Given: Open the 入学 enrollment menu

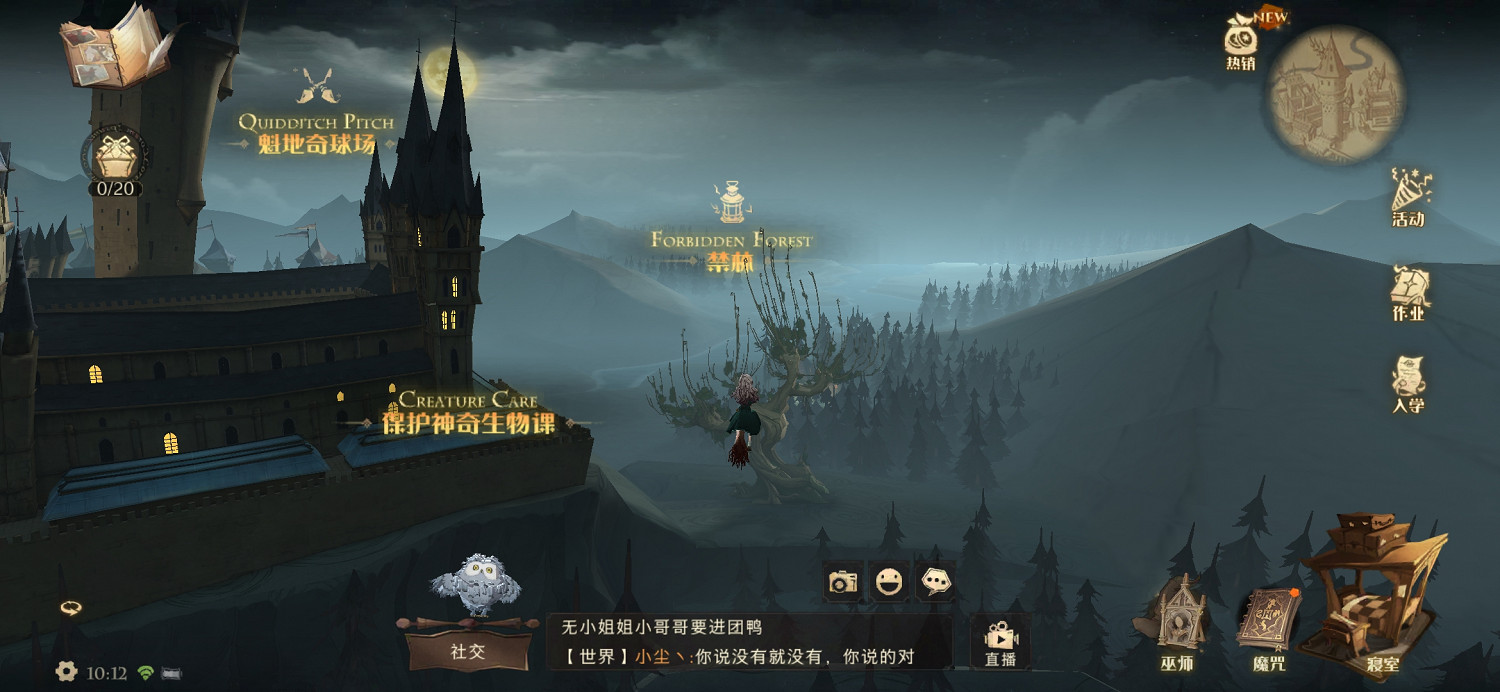Looking at the screenshot, I should [x=1408, y=385].
